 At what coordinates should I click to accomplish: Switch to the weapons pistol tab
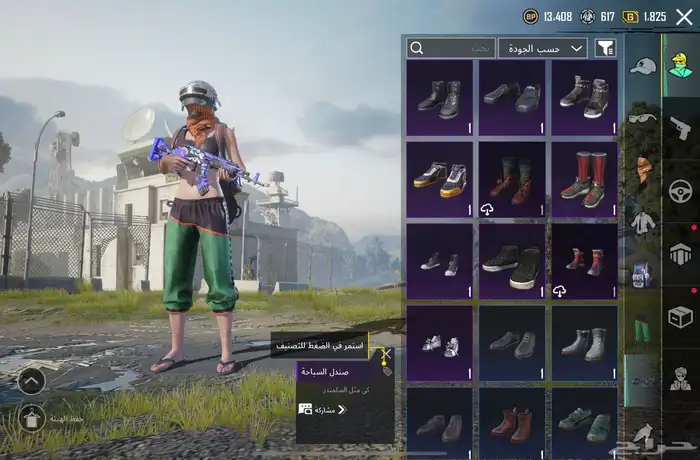tap(680, 127)
